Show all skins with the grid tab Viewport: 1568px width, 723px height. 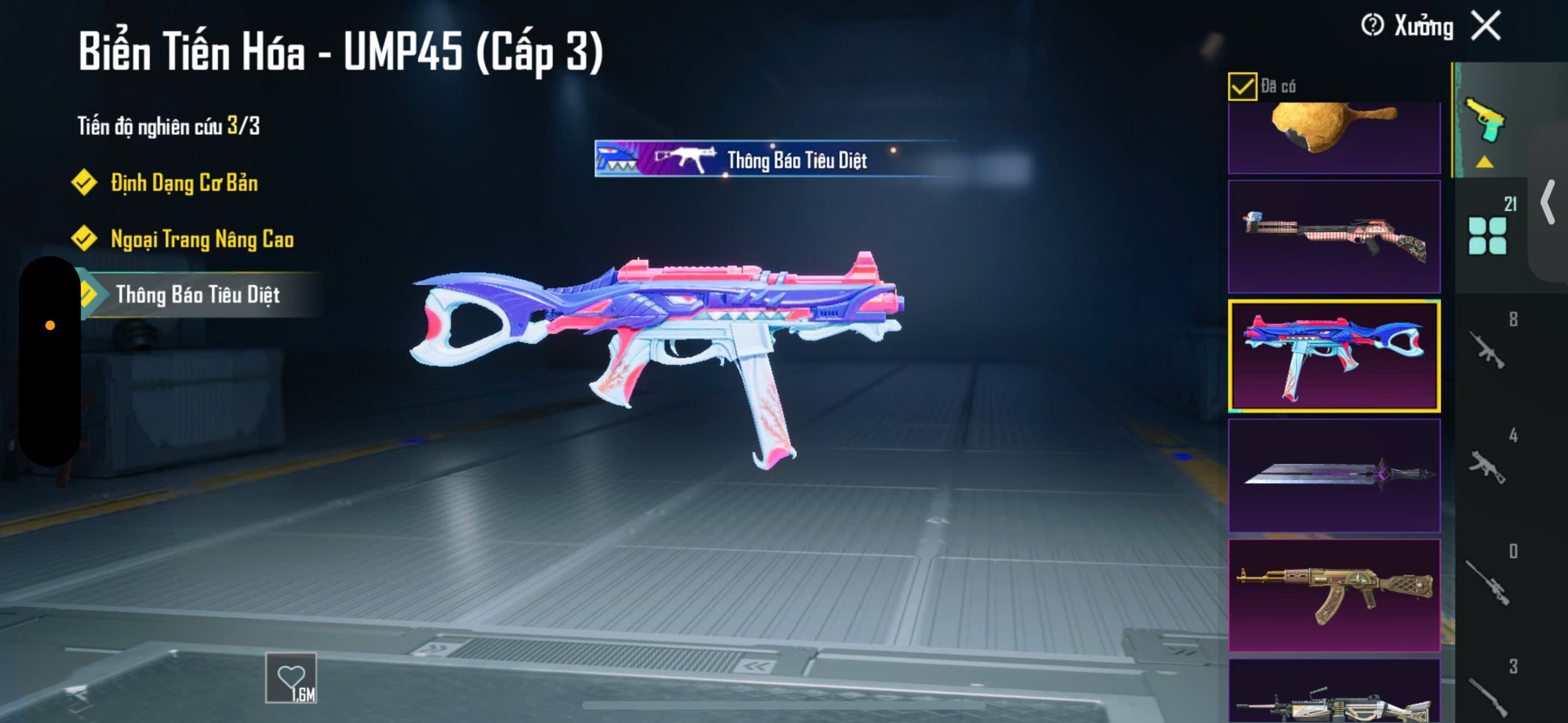pyautogui.click(x=1488, y=235)
